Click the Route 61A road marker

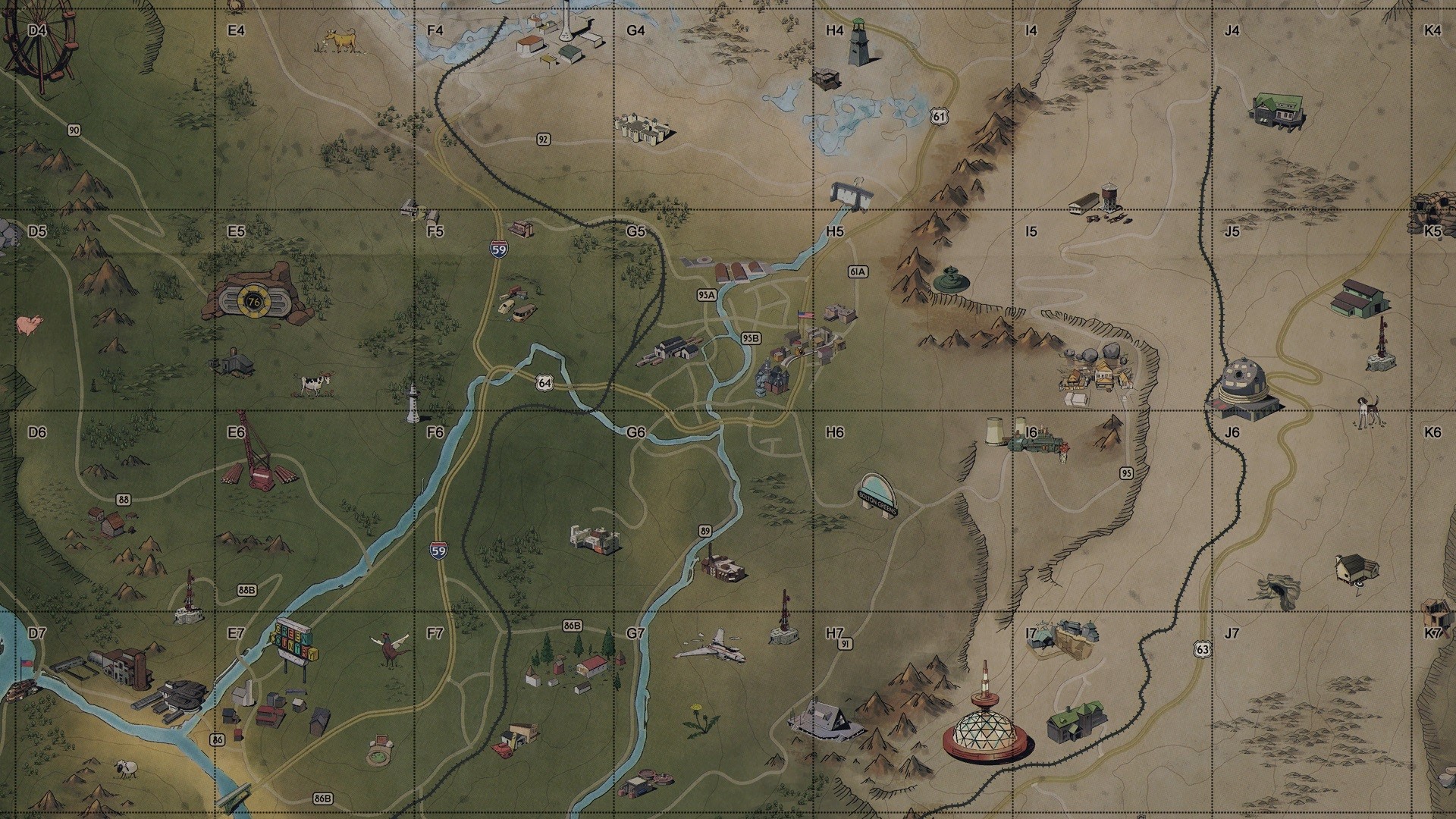(857, 271)
